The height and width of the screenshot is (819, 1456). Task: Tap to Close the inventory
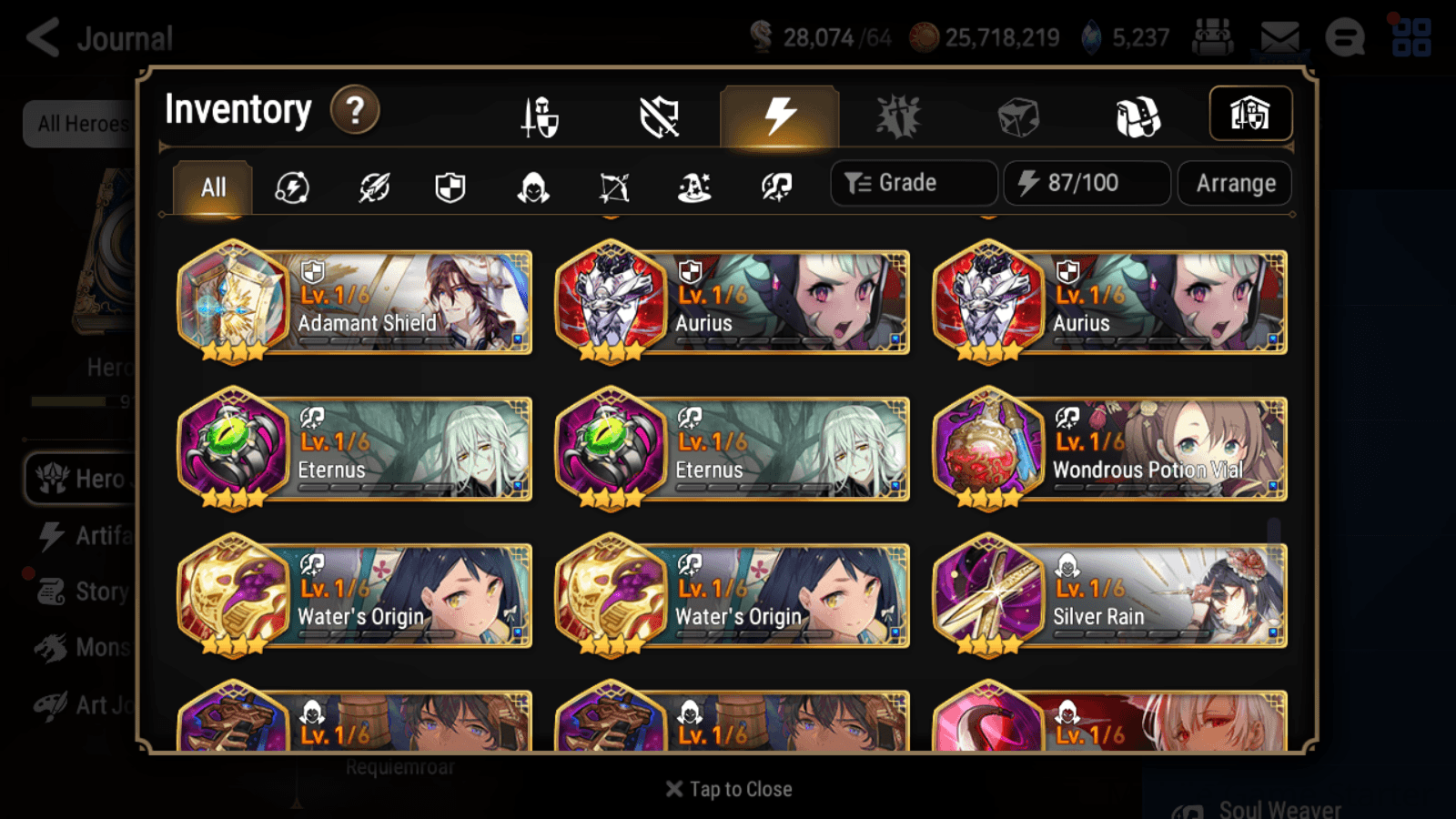(728, 788)
